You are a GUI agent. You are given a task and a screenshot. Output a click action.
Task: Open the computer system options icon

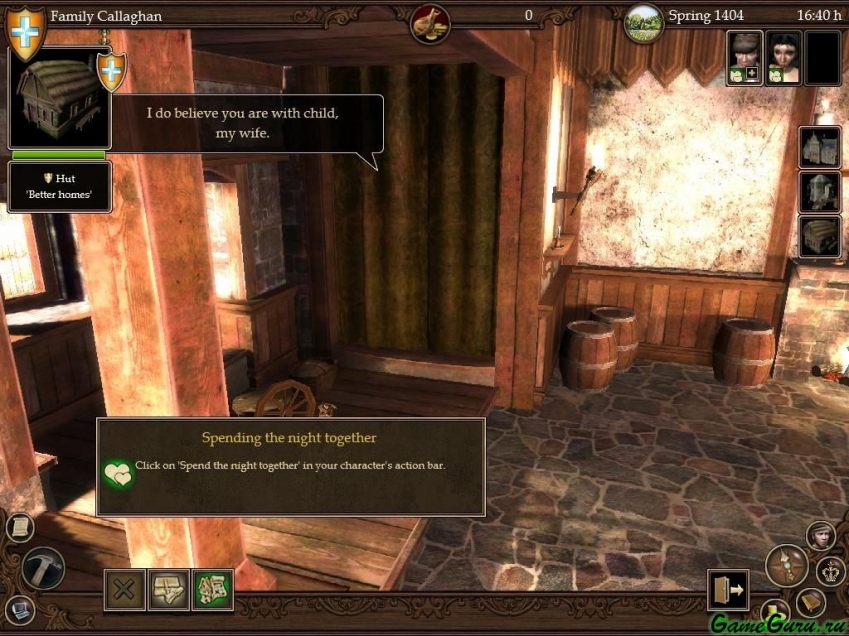pos(18,608)
